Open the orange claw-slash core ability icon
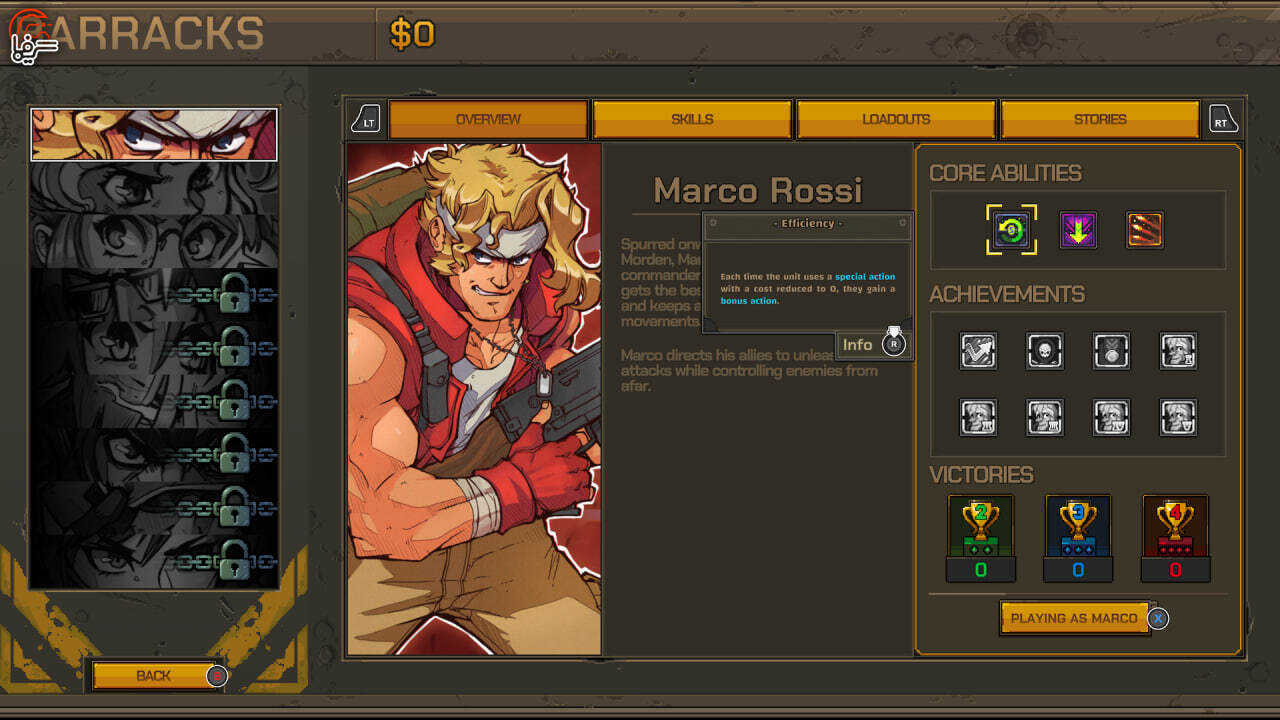 (x=1144, y=230)
